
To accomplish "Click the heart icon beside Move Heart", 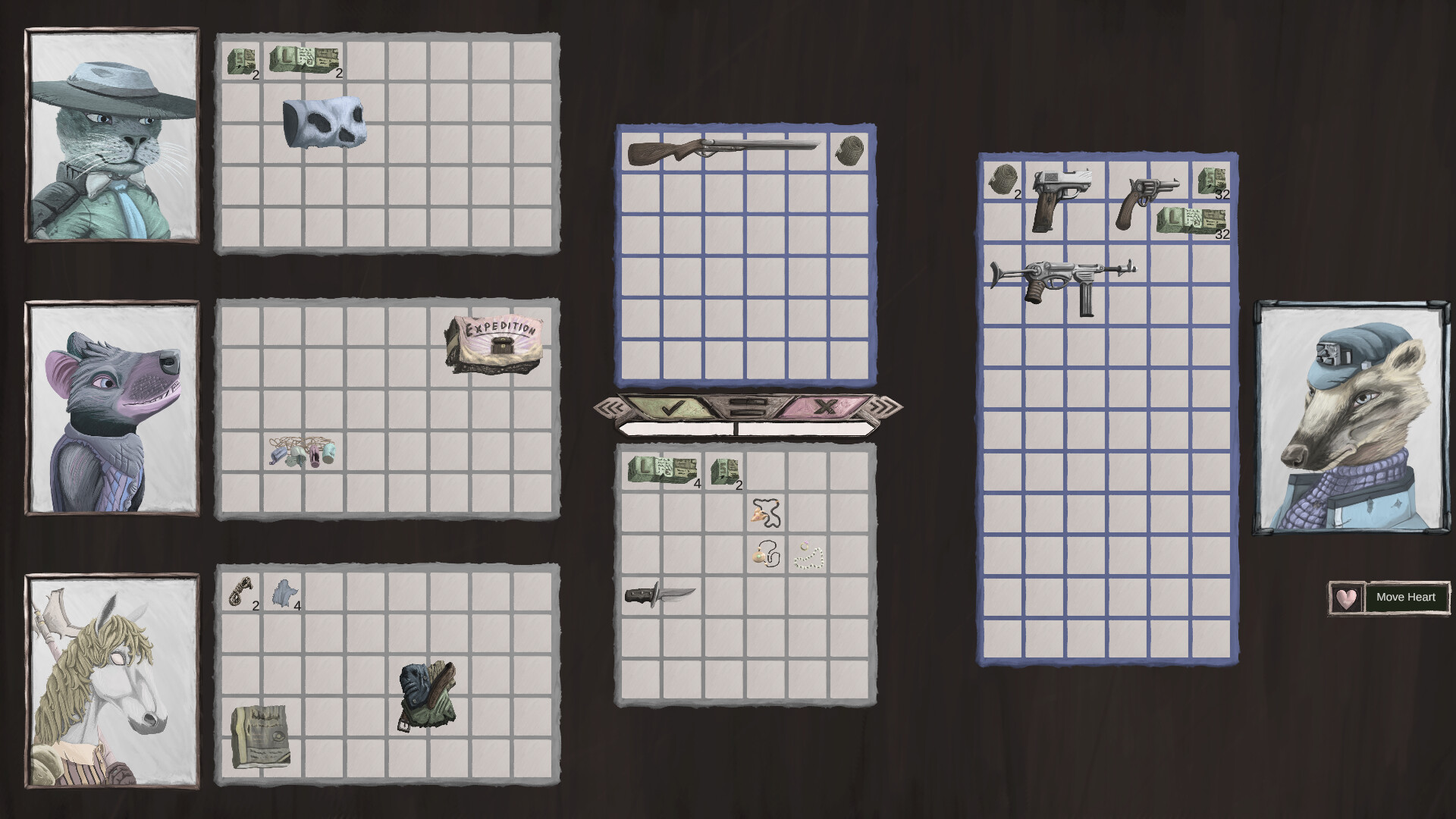I will tap(1346, 598).
